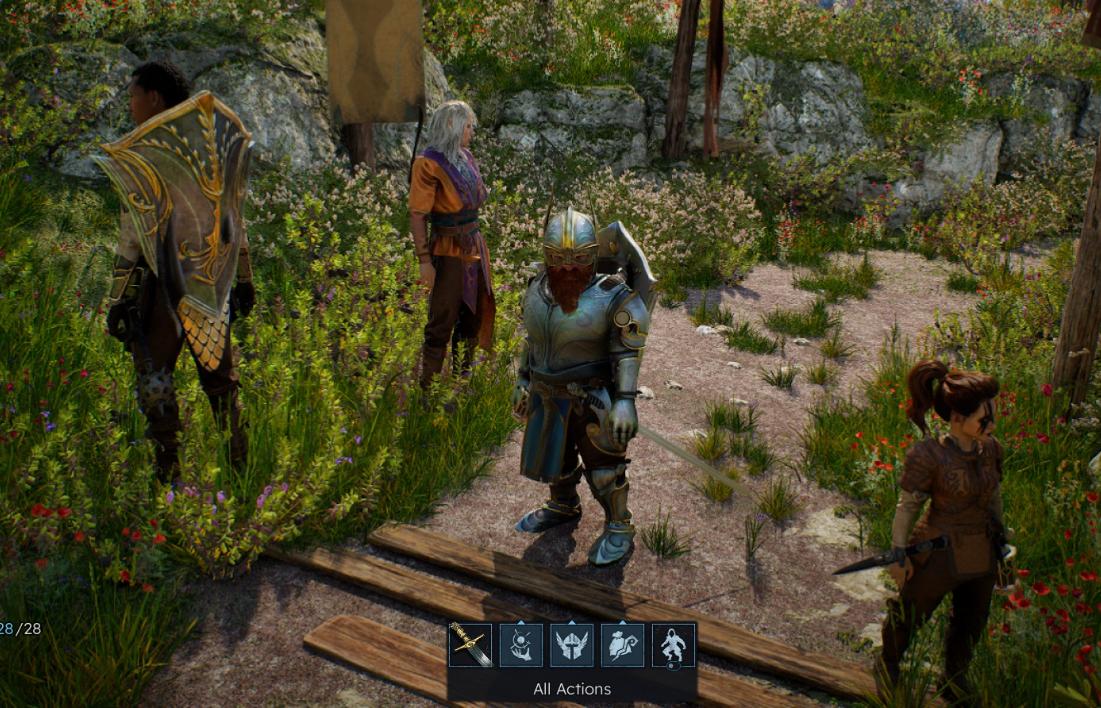Open the winged helmet abilities group
Image resolution: width=1101 pixels, height=708 pixels.
click(x=572, y=645)
